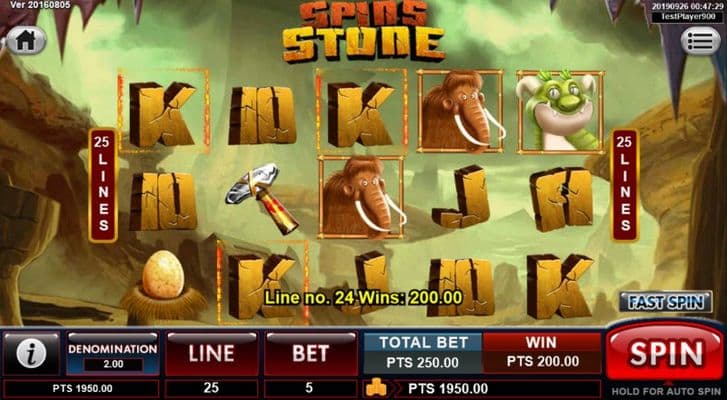Adjust the number of lines
Screen dimensions: 727x400
click(x=211, y=354)
